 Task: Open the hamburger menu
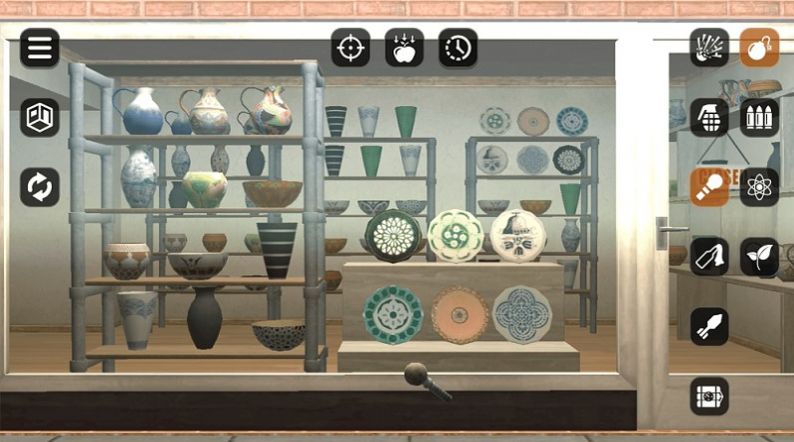pos(40,48)
